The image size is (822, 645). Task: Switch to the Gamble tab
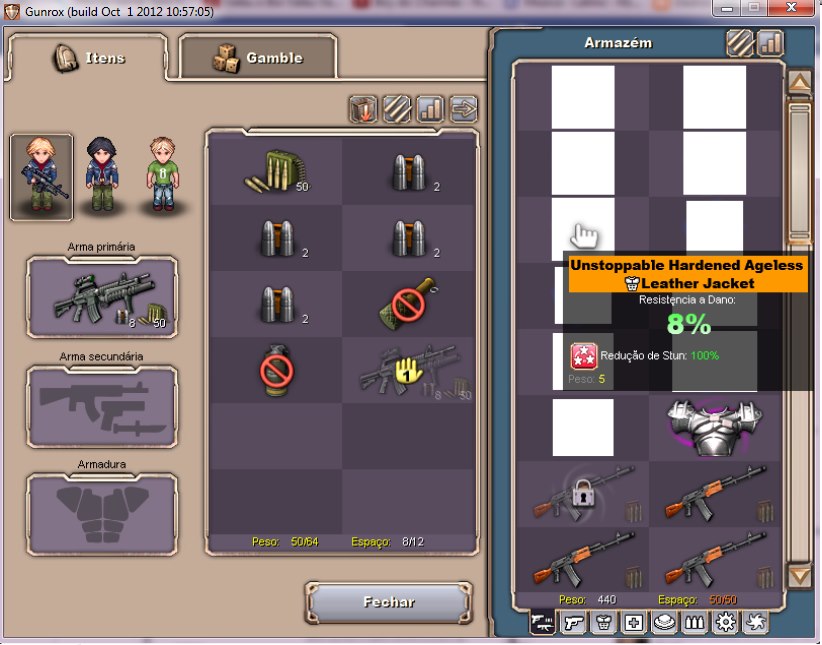258,58
